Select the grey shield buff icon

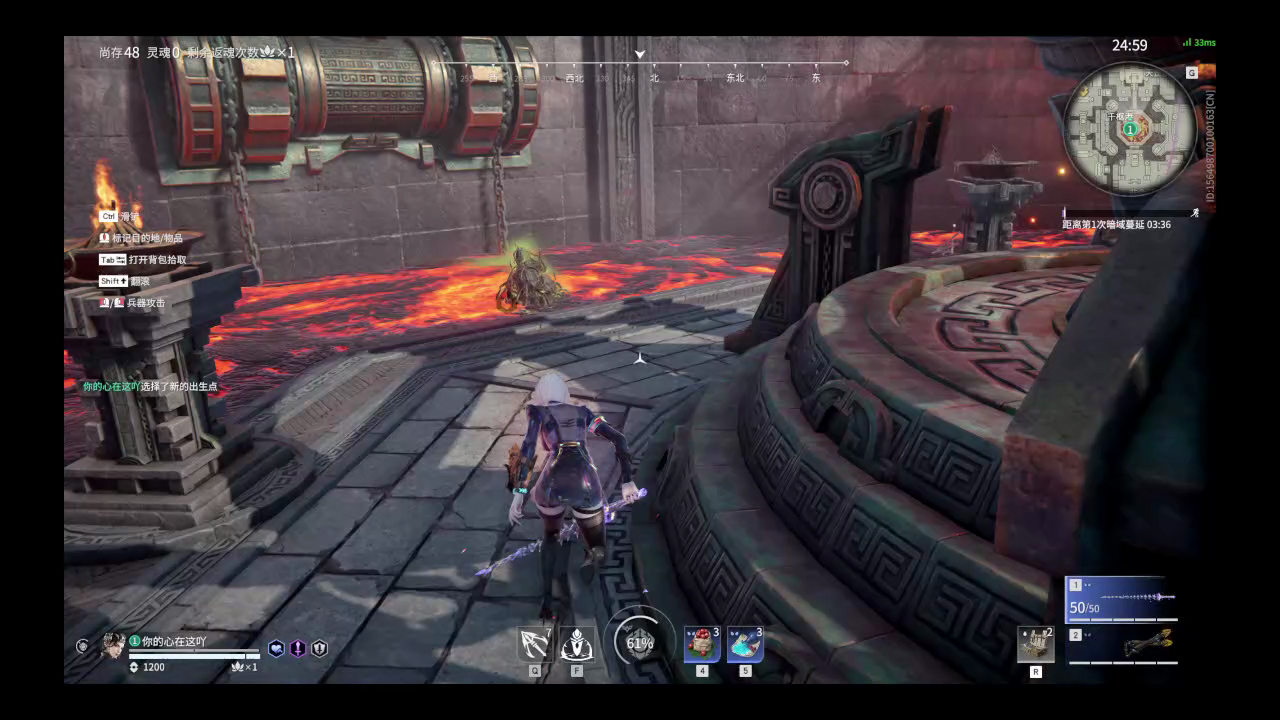click(x=319, y=648)
